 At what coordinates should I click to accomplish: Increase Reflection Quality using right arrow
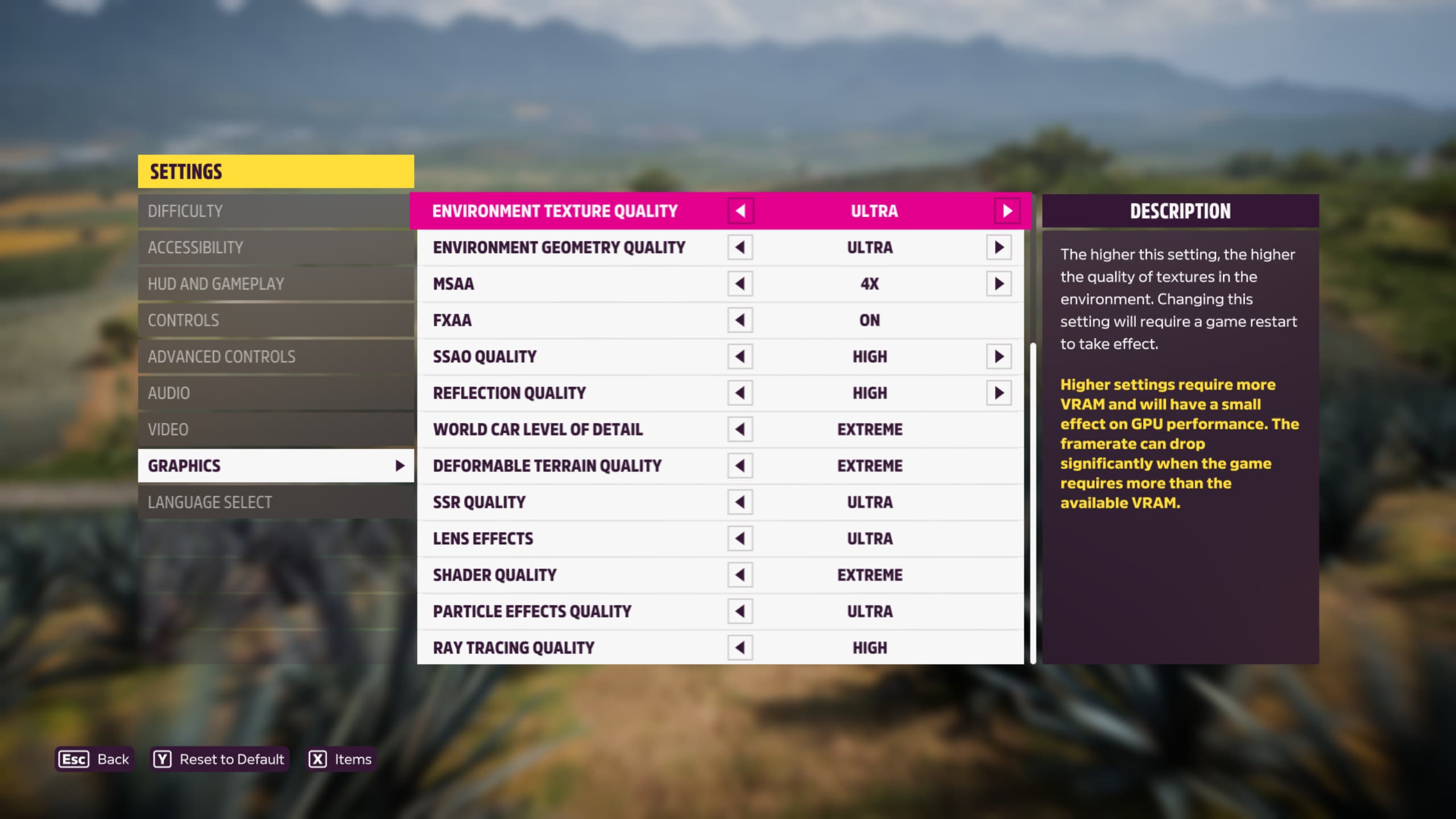coord(999,393)
